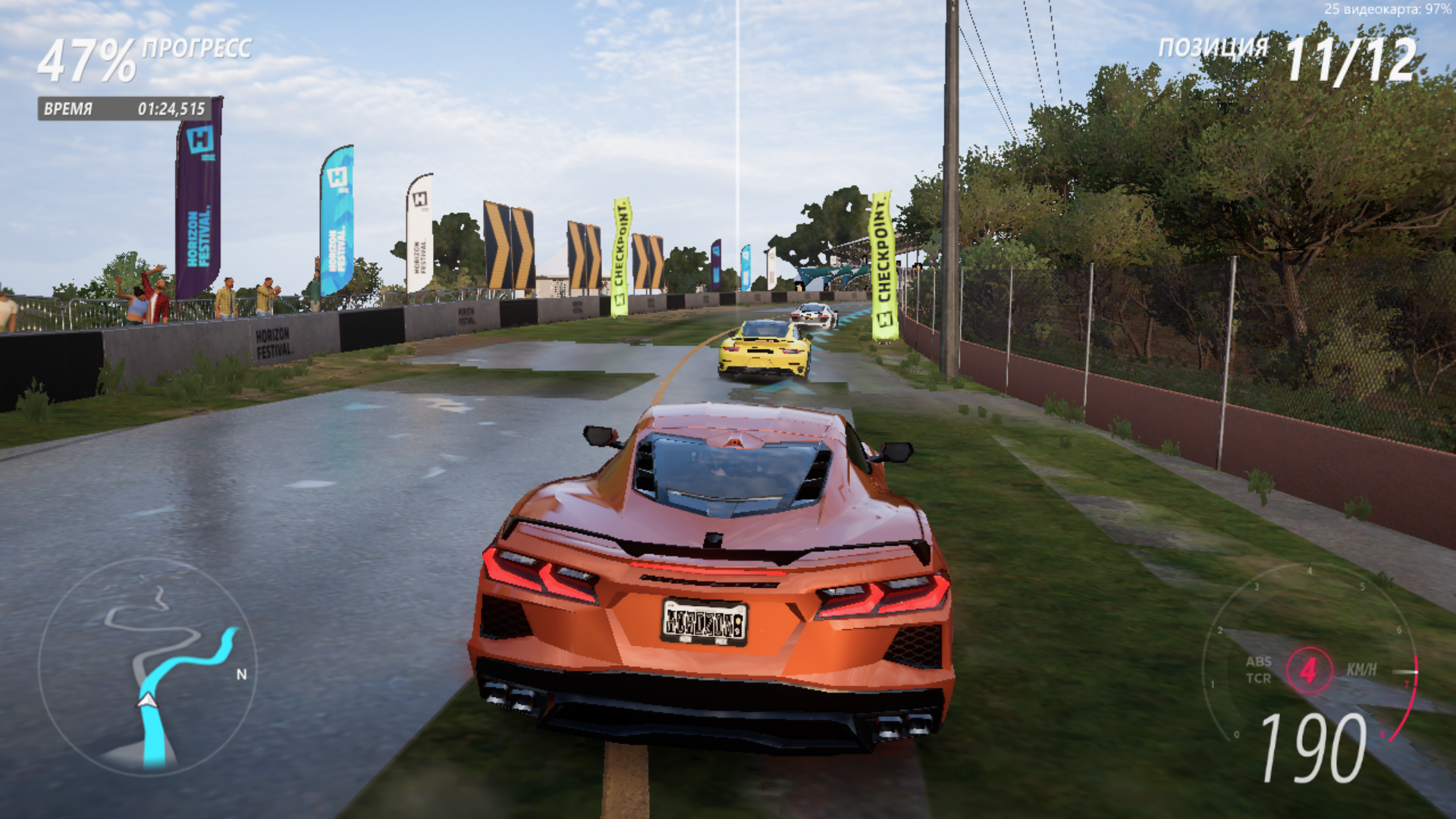Click the circular route minimap
Viewport: 1456px width, 819px height.
pos(148,667)
